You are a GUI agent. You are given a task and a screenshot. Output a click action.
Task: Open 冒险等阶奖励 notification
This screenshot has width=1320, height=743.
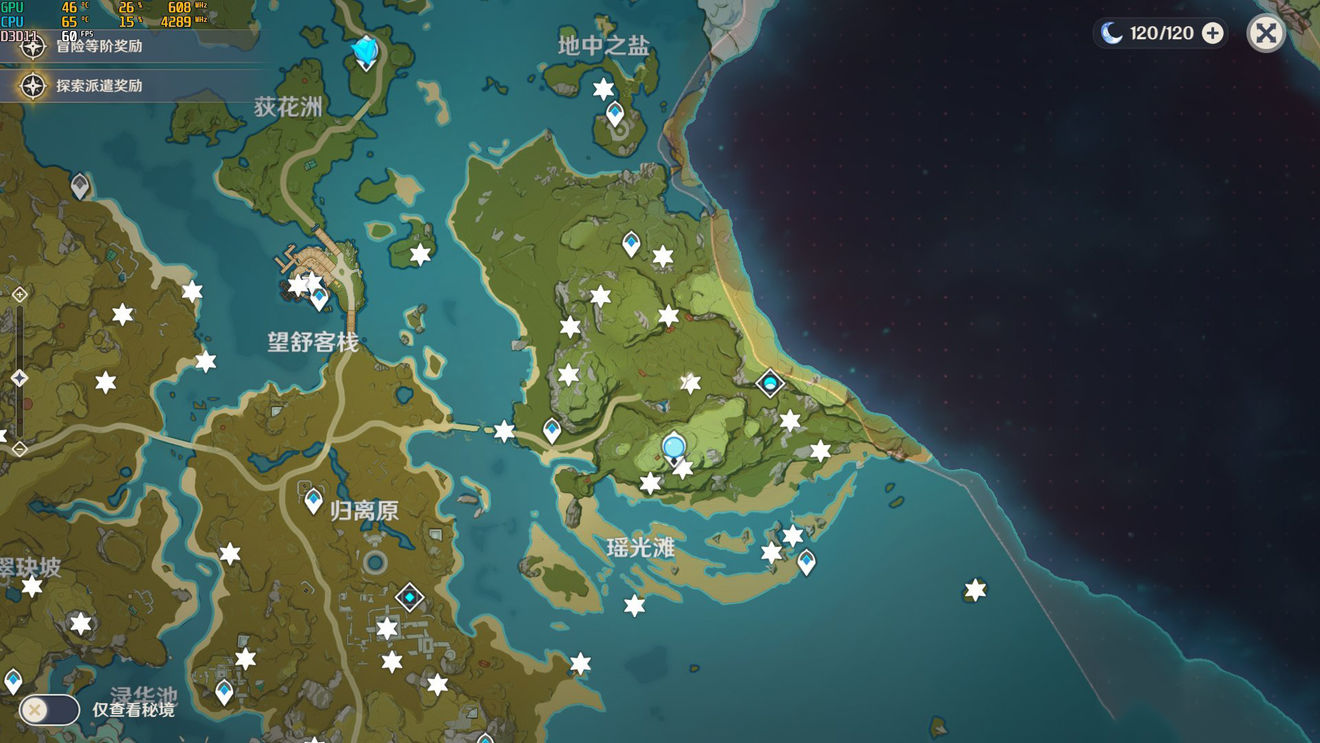[x=98, y=46]
